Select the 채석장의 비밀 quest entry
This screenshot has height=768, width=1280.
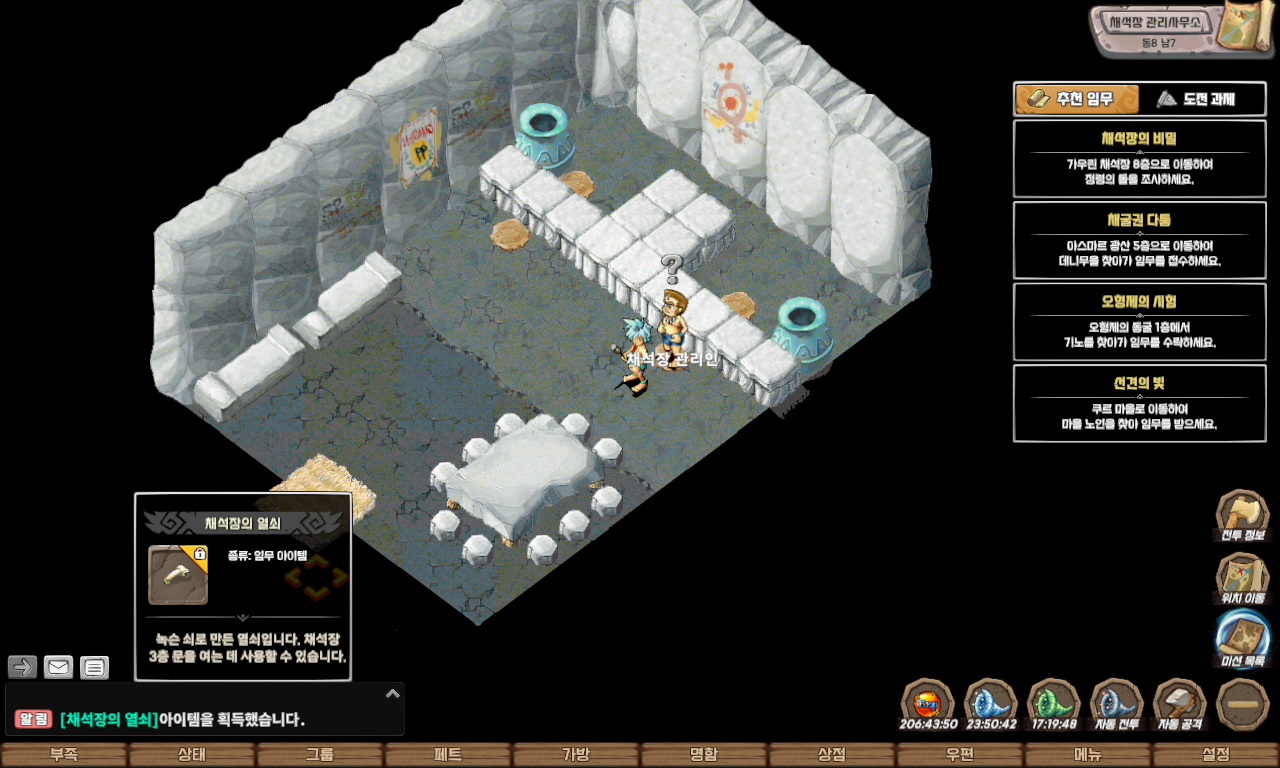tap(1139, 159)
